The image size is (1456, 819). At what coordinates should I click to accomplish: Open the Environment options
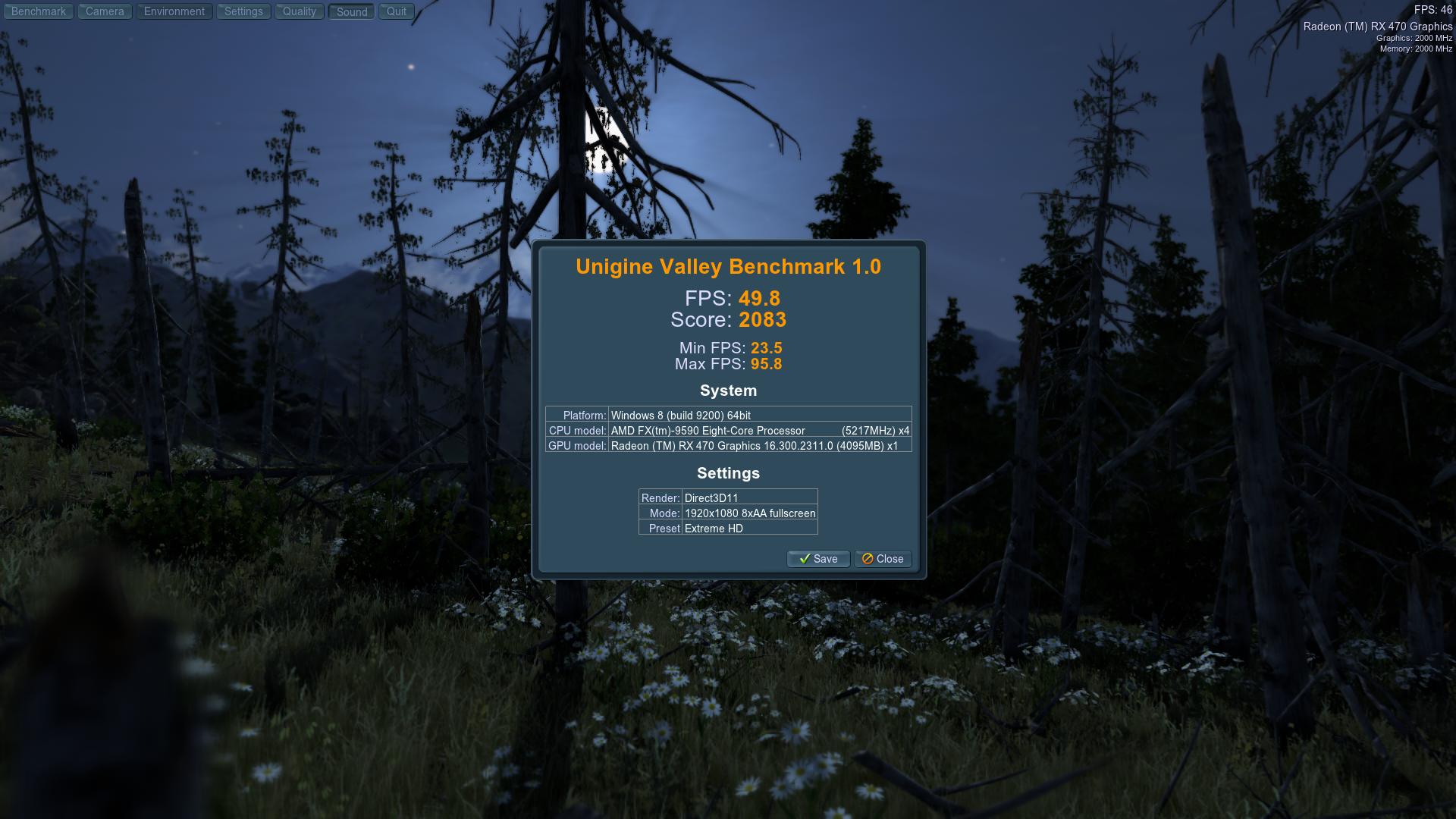point(174,11)
